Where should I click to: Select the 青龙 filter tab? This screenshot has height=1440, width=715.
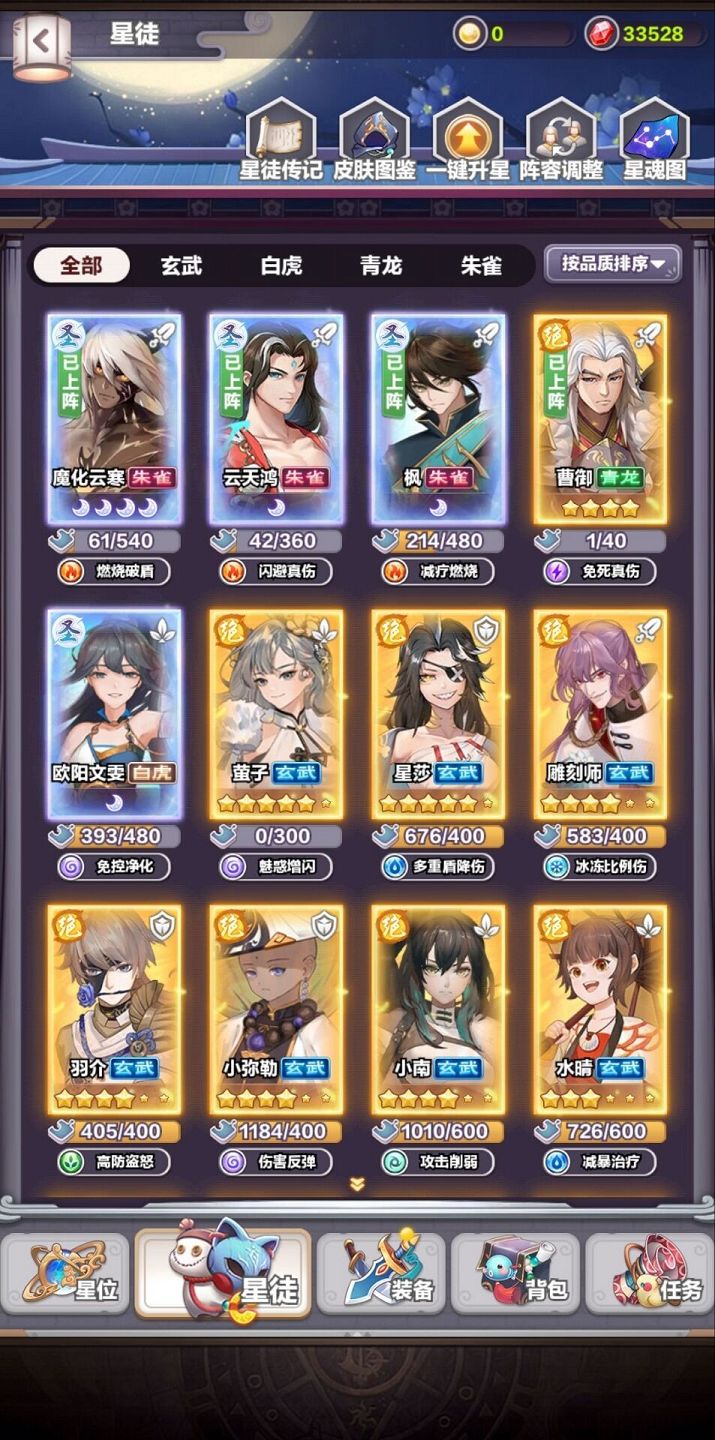(381, 266)
